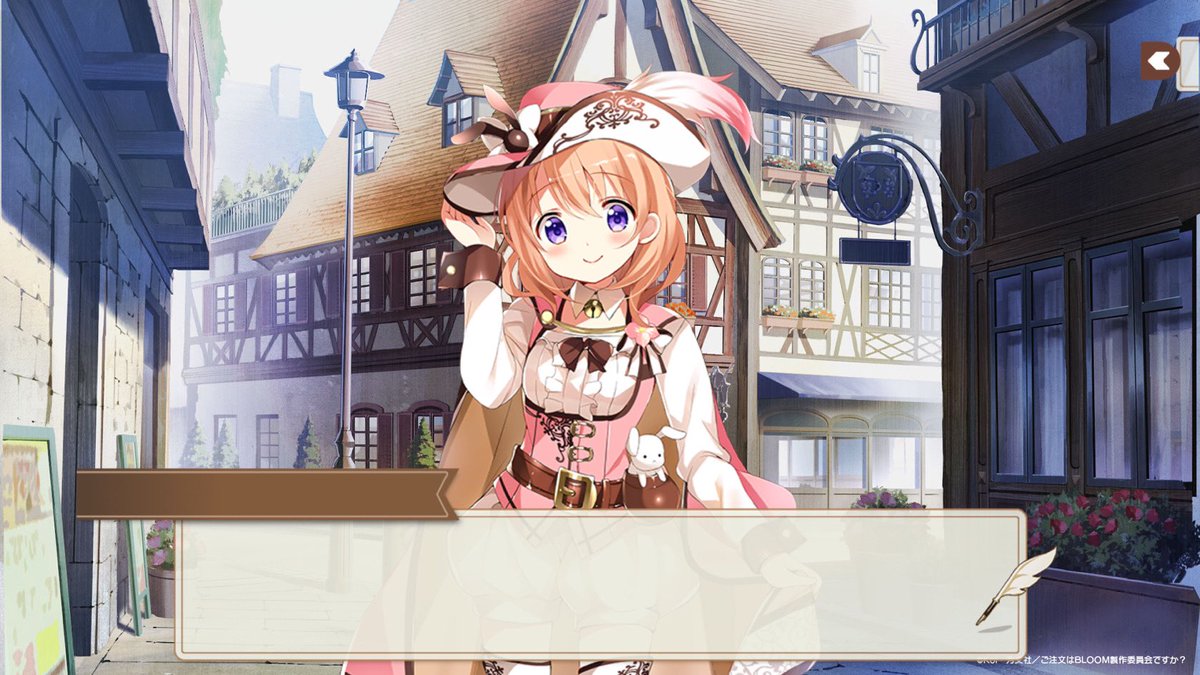
Task: Click the empty dialogue text box
Action: pyautogui.click(x=600, y=585)
